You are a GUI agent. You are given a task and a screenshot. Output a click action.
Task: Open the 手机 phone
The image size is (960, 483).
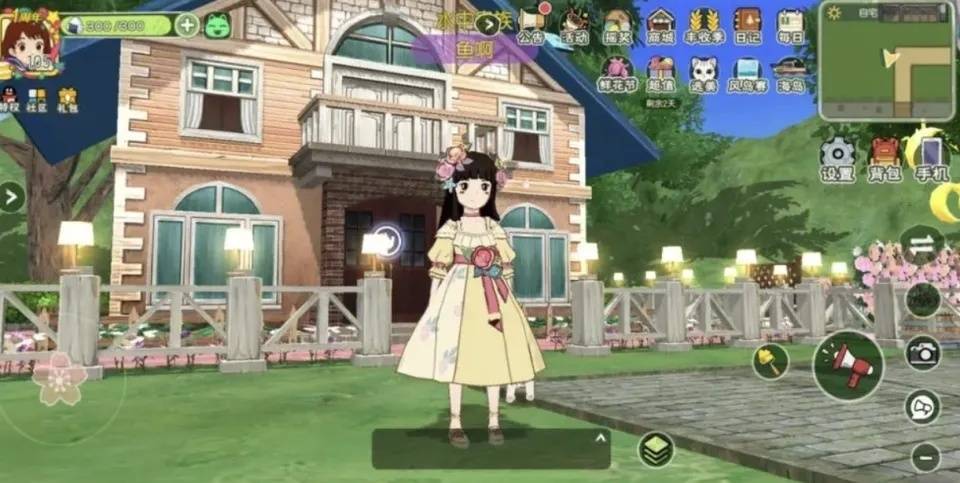click(x=931, y=158)
